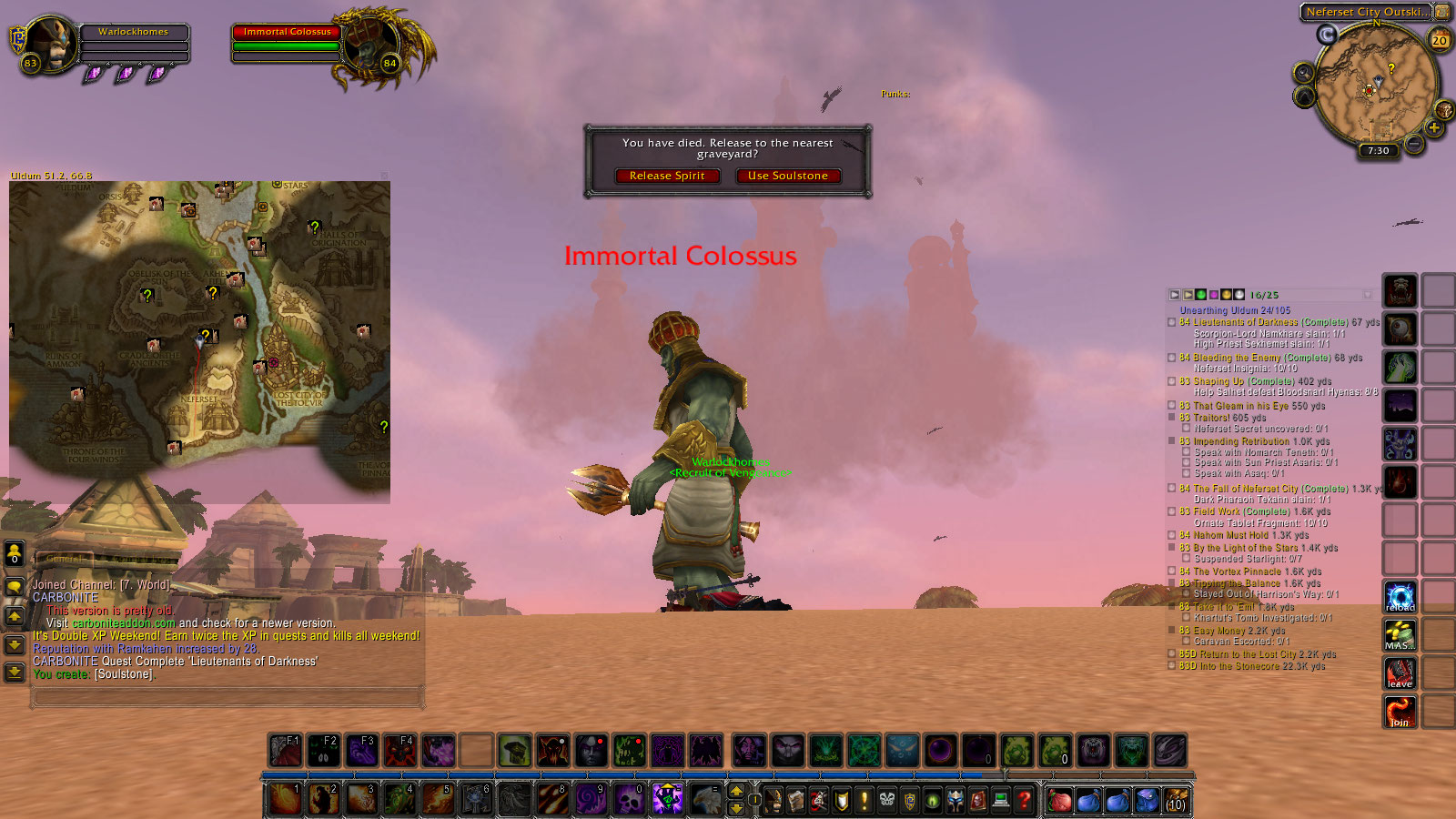Viewport: 1456px width, 819px height.
Task: Select the tracking magnifier icon on the minimap
Action: tap(1303, 72)
